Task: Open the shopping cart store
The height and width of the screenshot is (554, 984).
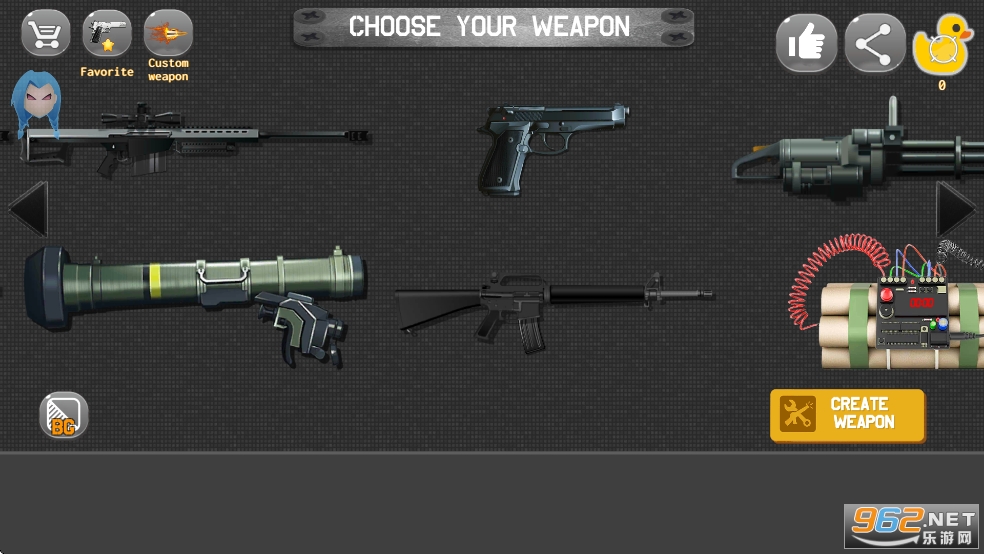Action: 46,34
